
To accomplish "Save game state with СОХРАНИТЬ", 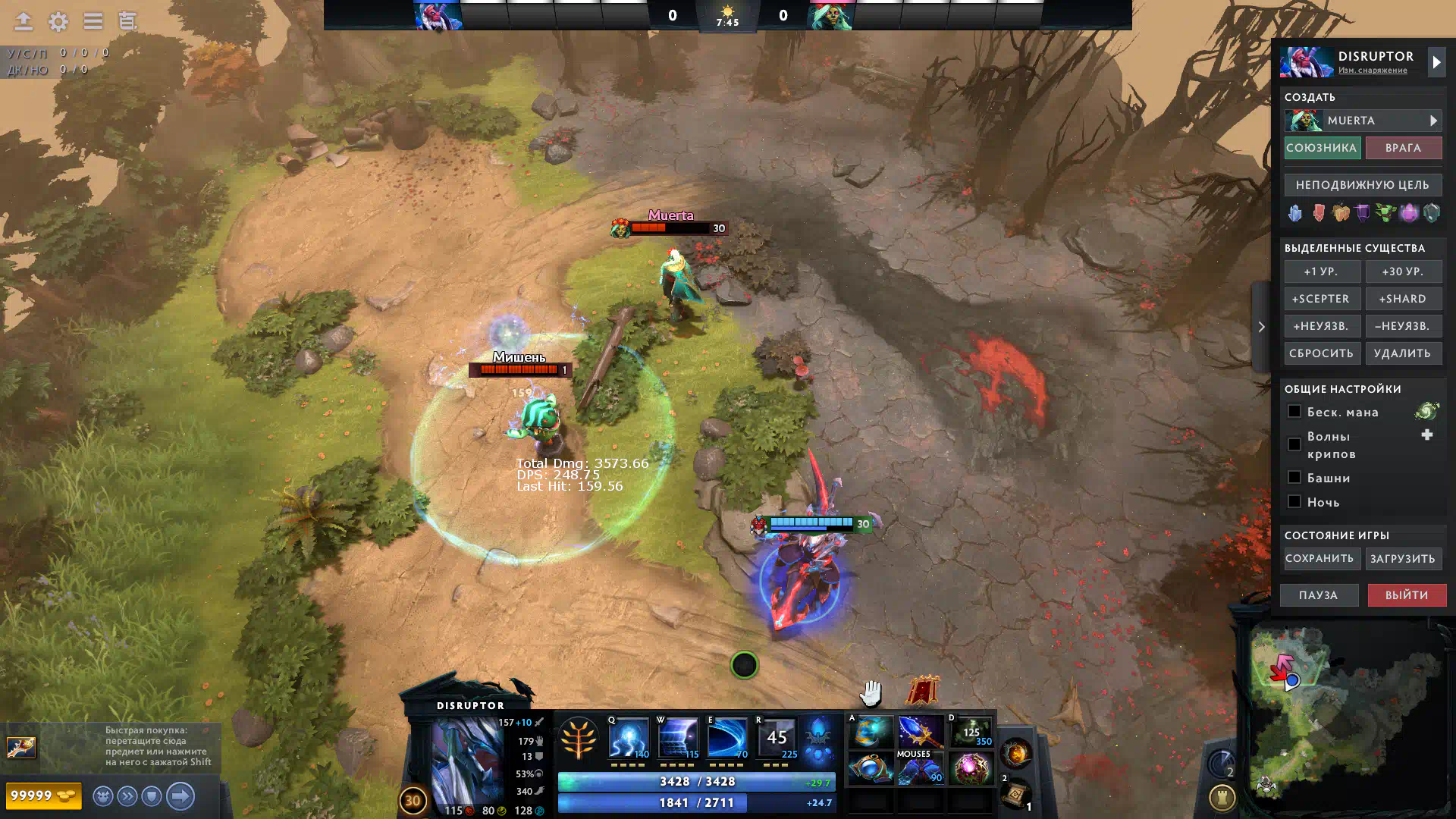I will [1319, 559].
